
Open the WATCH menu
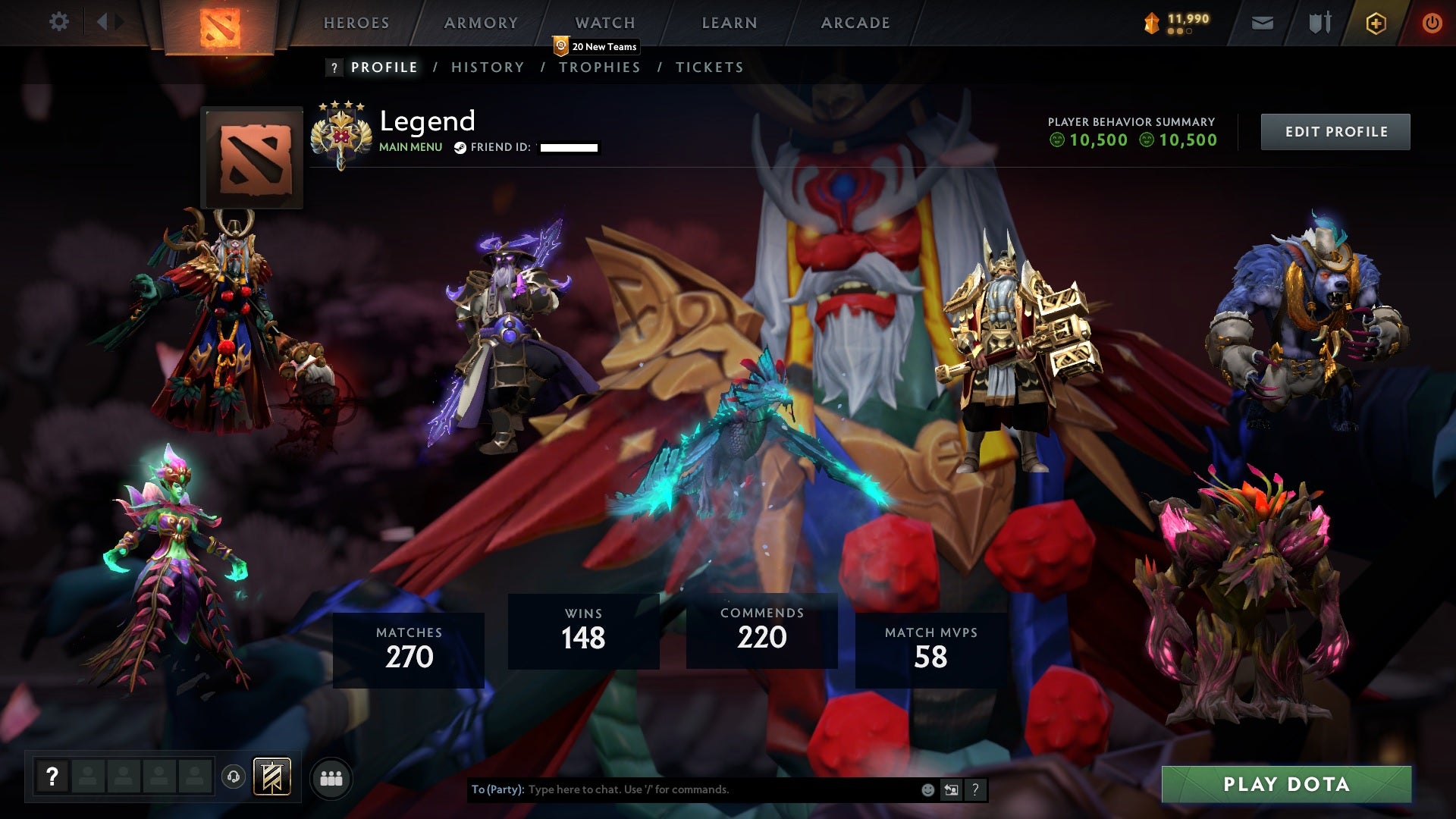pyautogui.click(x=604, y=23)
